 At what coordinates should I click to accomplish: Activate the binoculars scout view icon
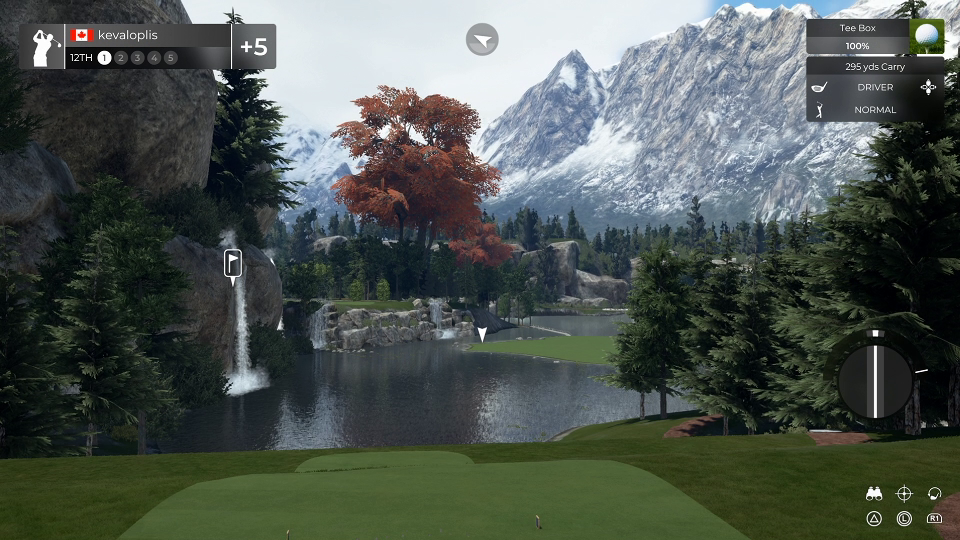(874, 493)
